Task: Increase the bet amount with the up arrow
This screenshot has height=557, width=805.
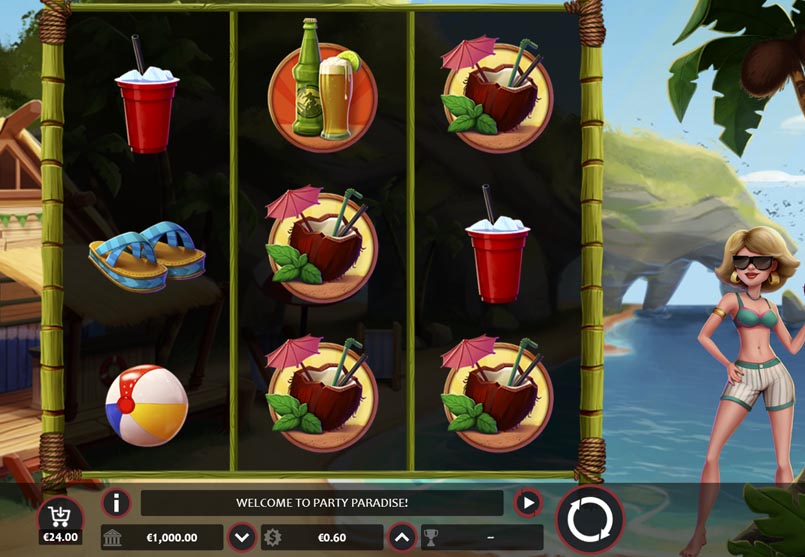Action: [402, 537]
